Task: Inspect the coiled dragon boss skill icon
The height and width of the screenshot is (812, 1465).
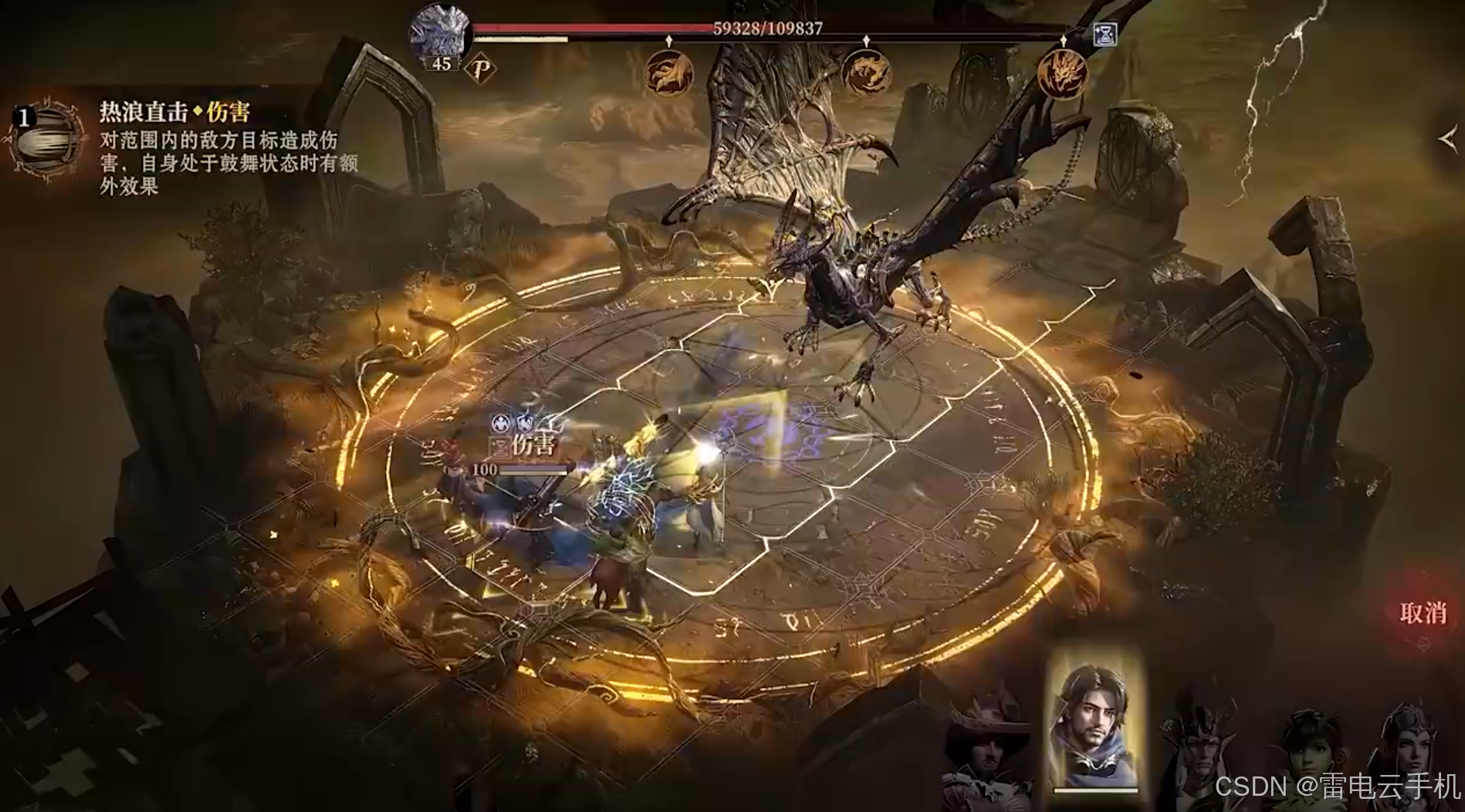Action: click(x=866, y=73)
